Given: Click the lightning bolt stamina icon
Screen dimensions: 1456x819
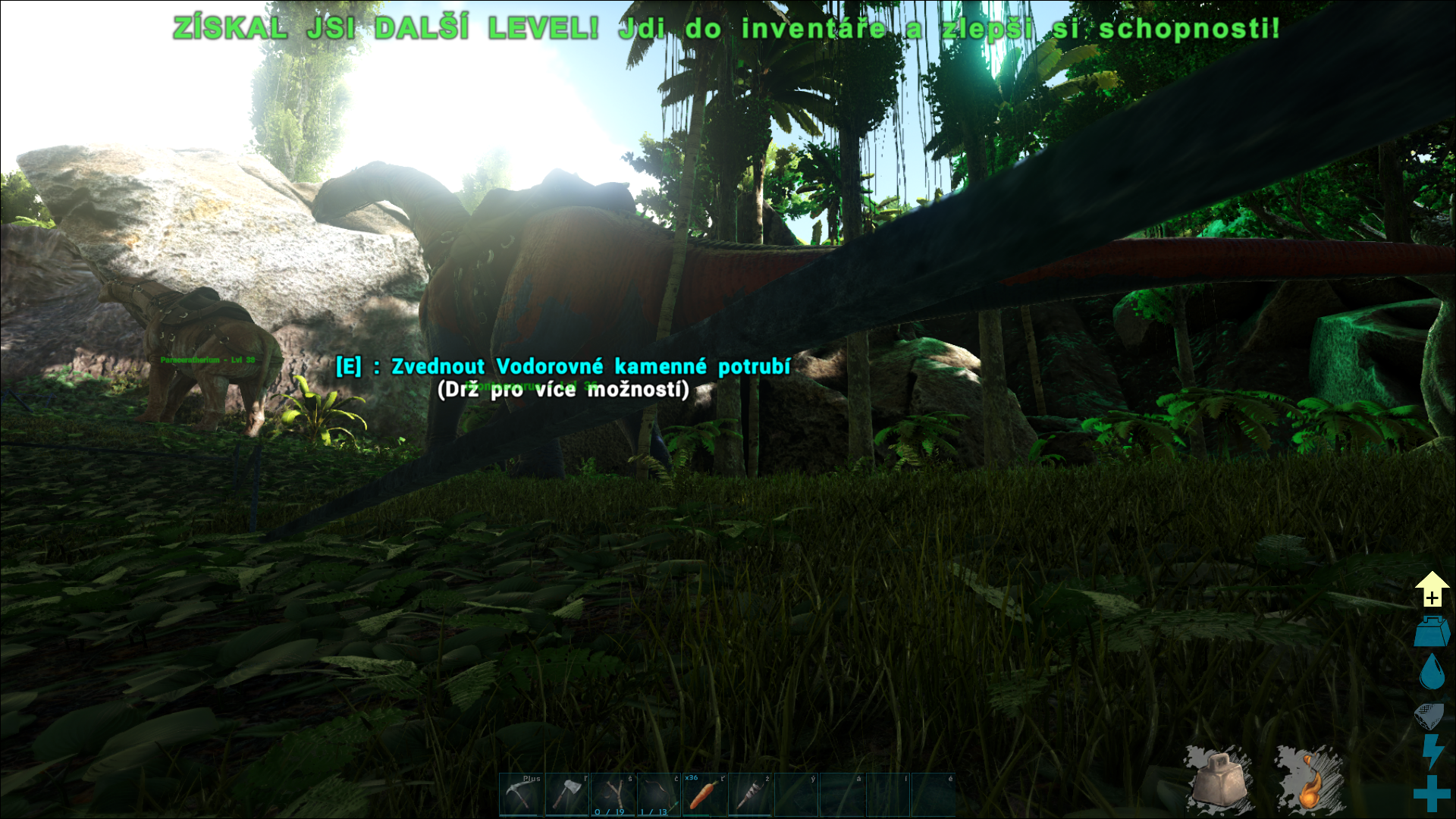Looking at the screenshot, I should [1432, 752].
